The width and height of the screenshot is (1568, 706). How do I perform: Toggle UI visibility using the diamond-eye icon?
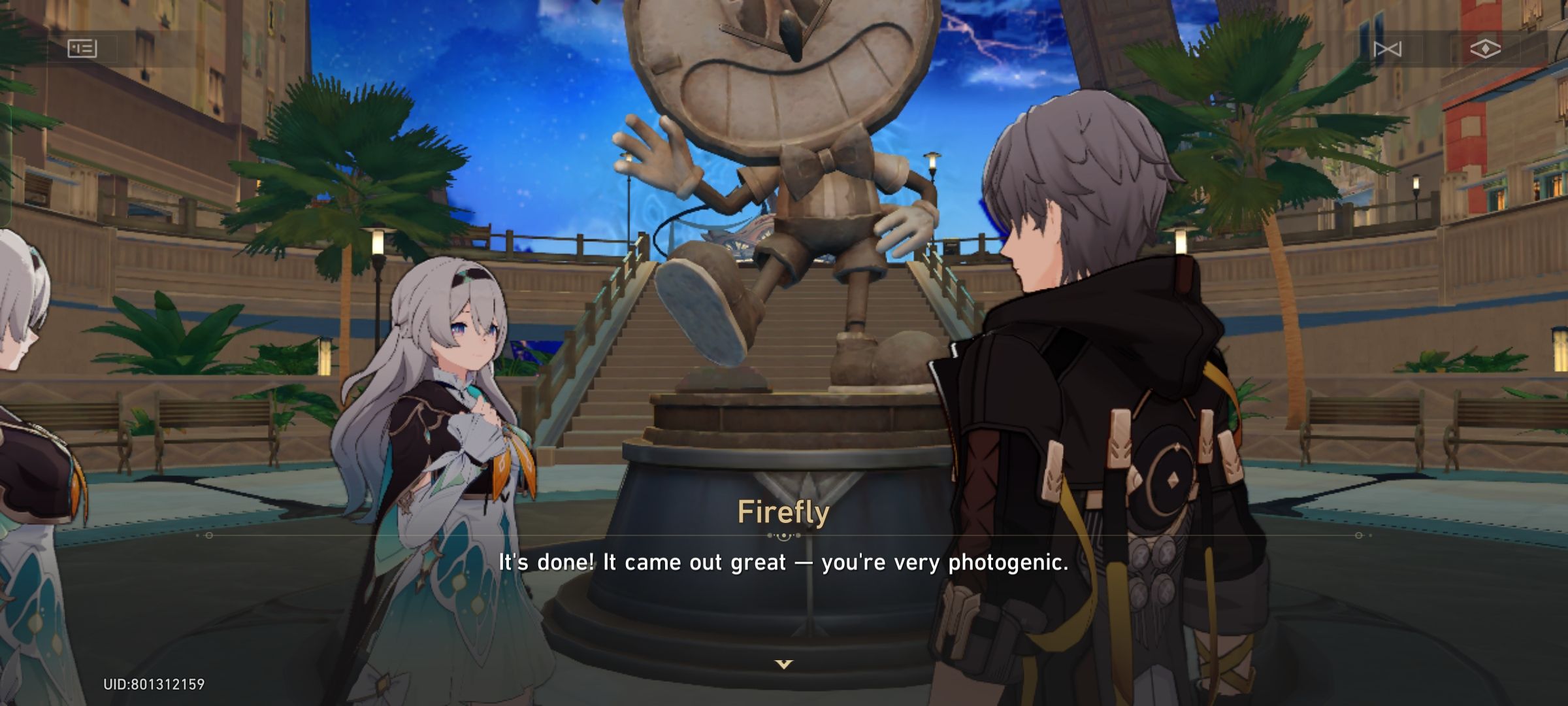point(1484,48)
